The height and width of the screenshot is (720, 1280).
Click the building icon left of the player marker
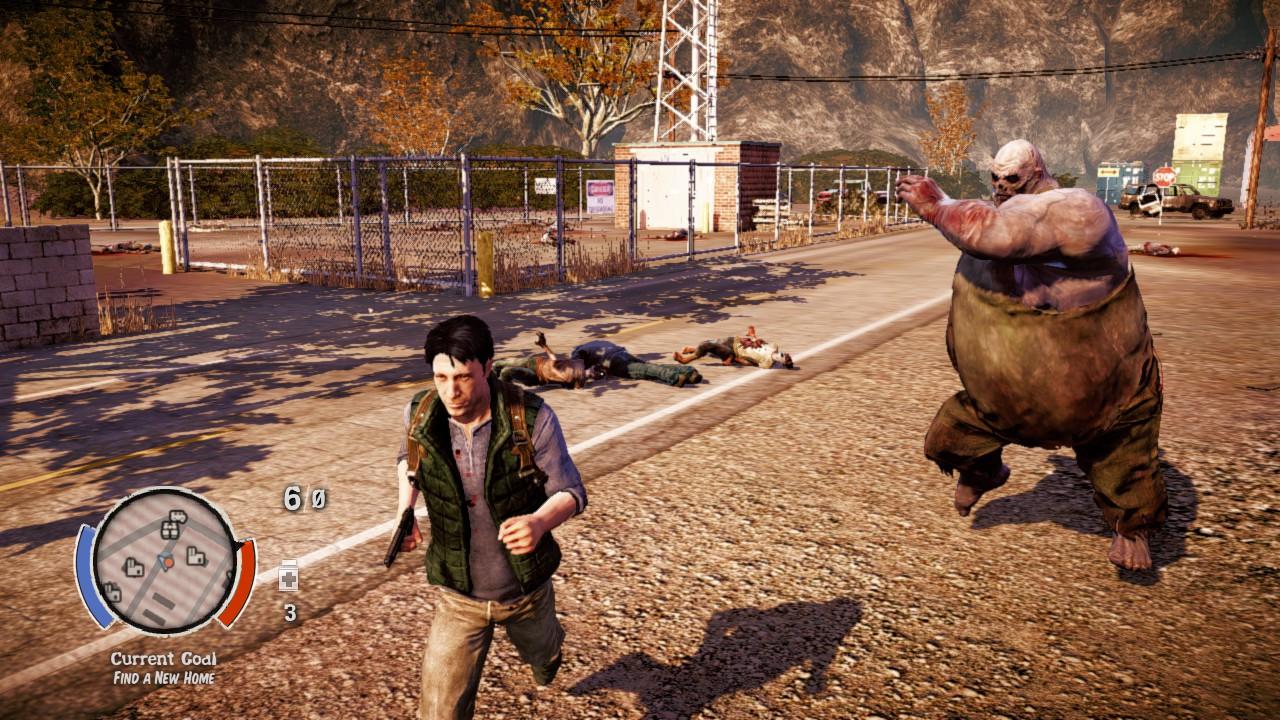(133, 568)
